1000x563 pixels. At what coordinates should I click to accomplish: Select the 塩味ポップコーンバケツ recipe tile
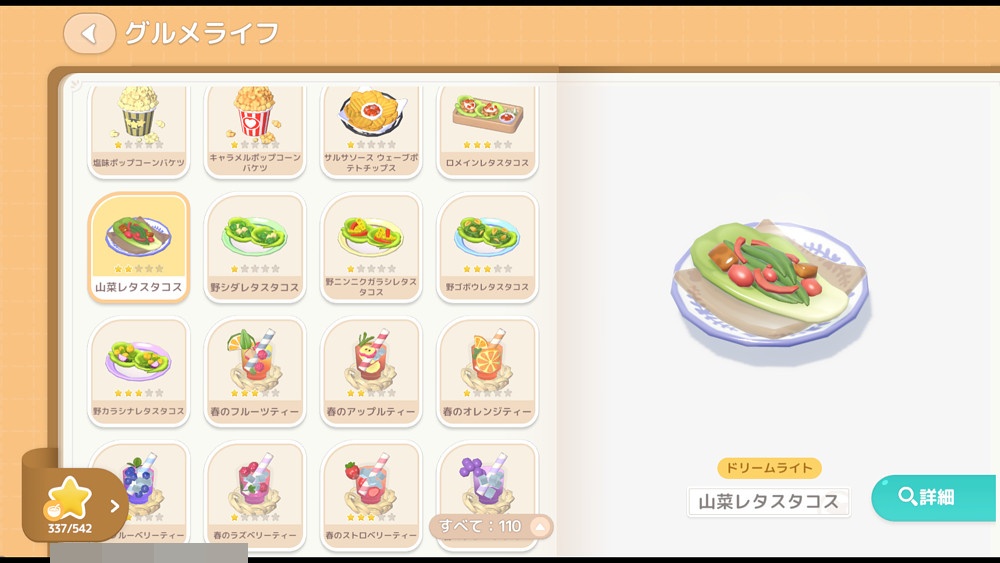[139, 129]
